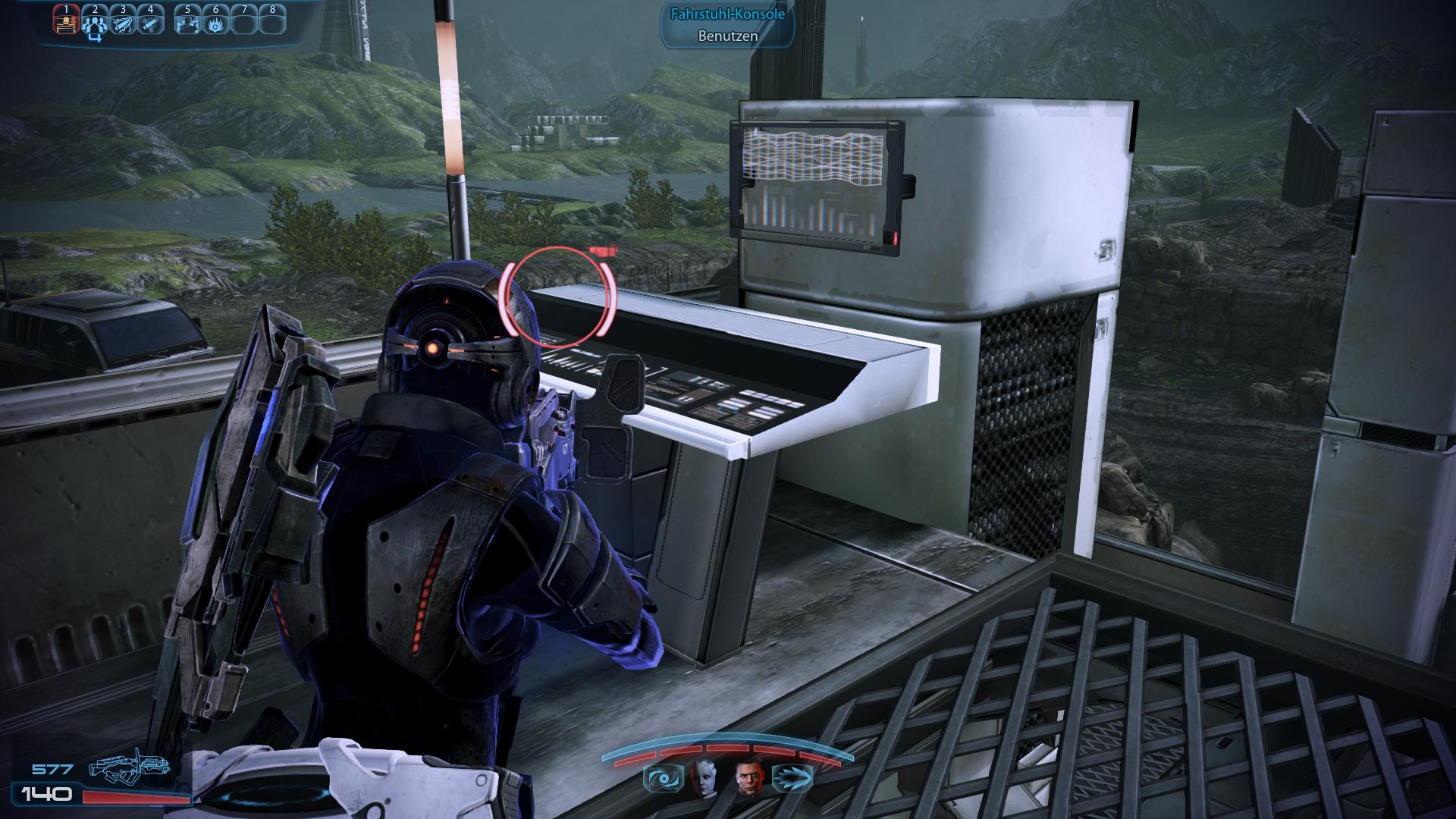Select the blue-skinned squadmate portrait
Screen dimensions: 1456x819
pos(702,777)
